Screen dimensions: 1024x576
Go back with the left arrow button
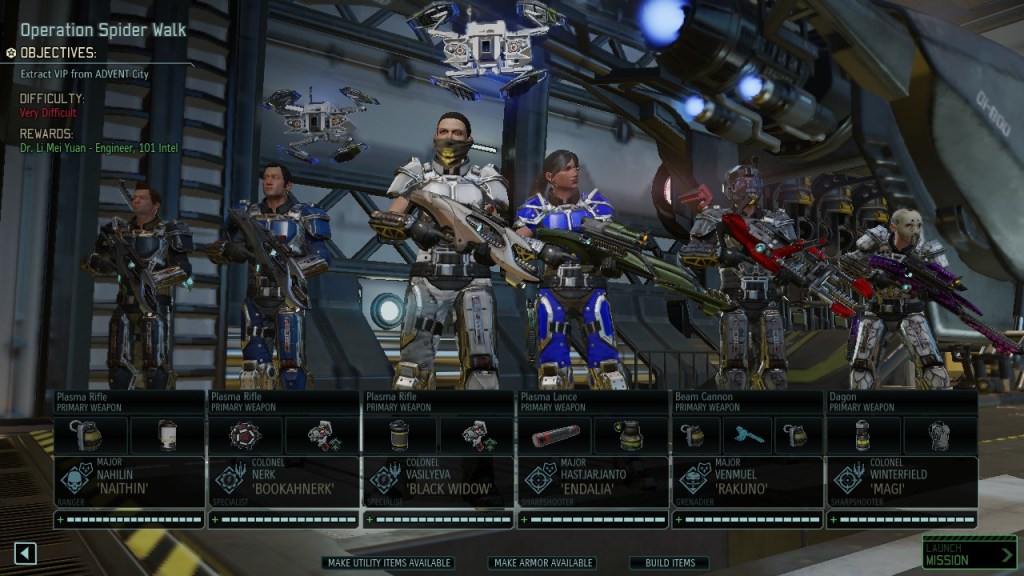[x=26, y=553]
